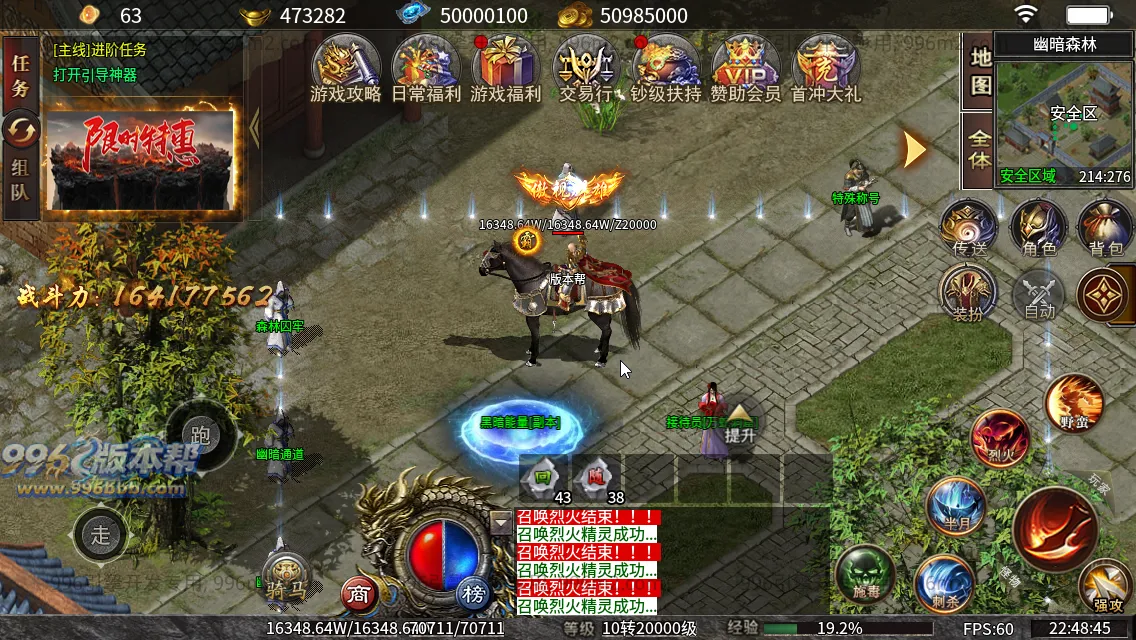This screenshot has width=1136, height=640.
Task: Switch to the 任务 quest tab
Action: point(20,75)
